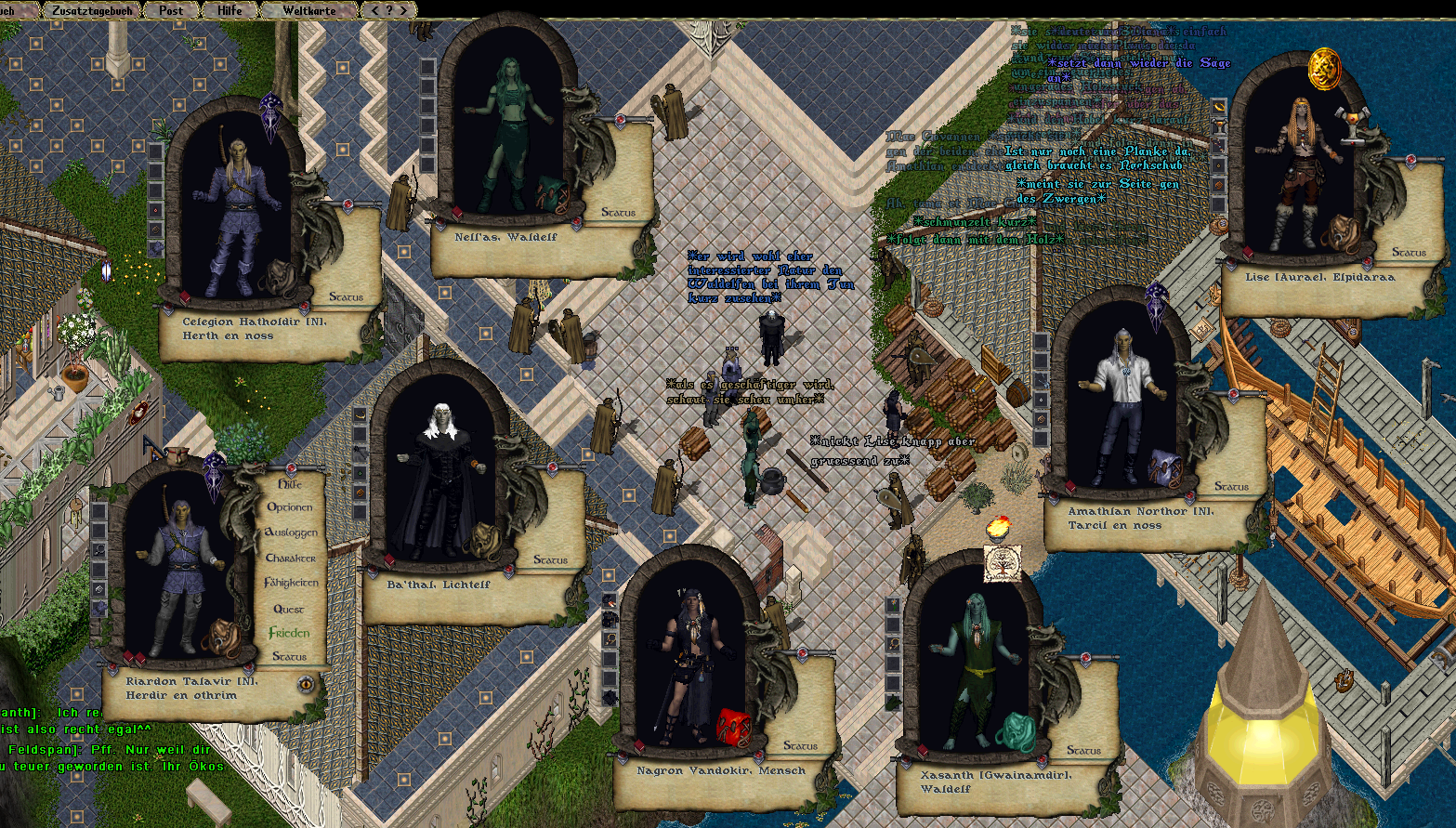
Task: Show Status for Ba'thal, Lichtelf
Action: [550, 560]
